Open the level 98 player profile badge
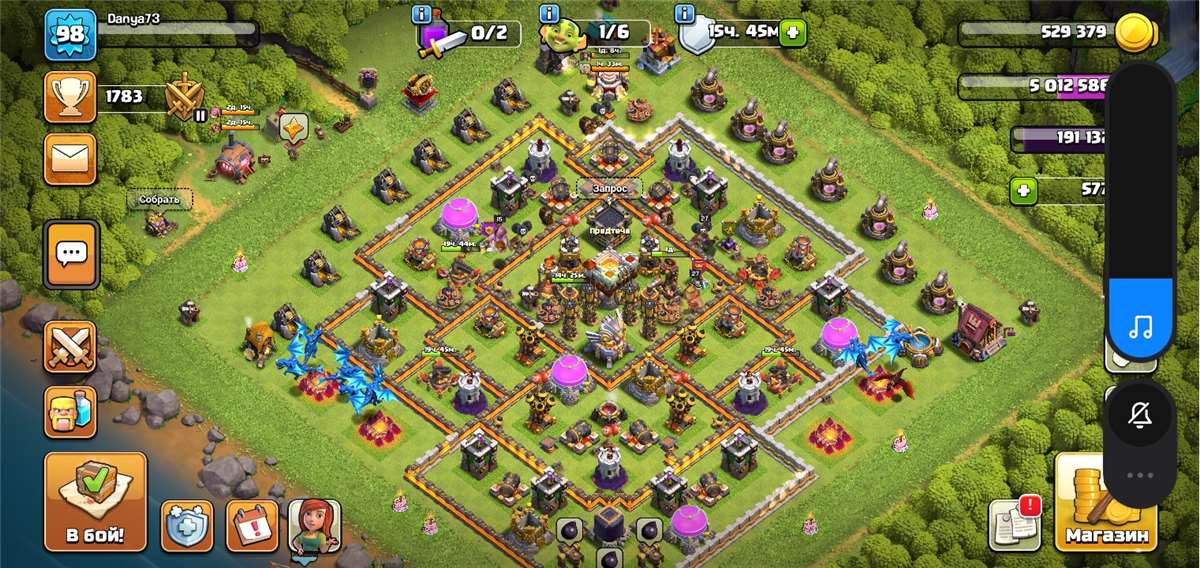The width and height of the screenshot is (1200, 568). [69, 35]
